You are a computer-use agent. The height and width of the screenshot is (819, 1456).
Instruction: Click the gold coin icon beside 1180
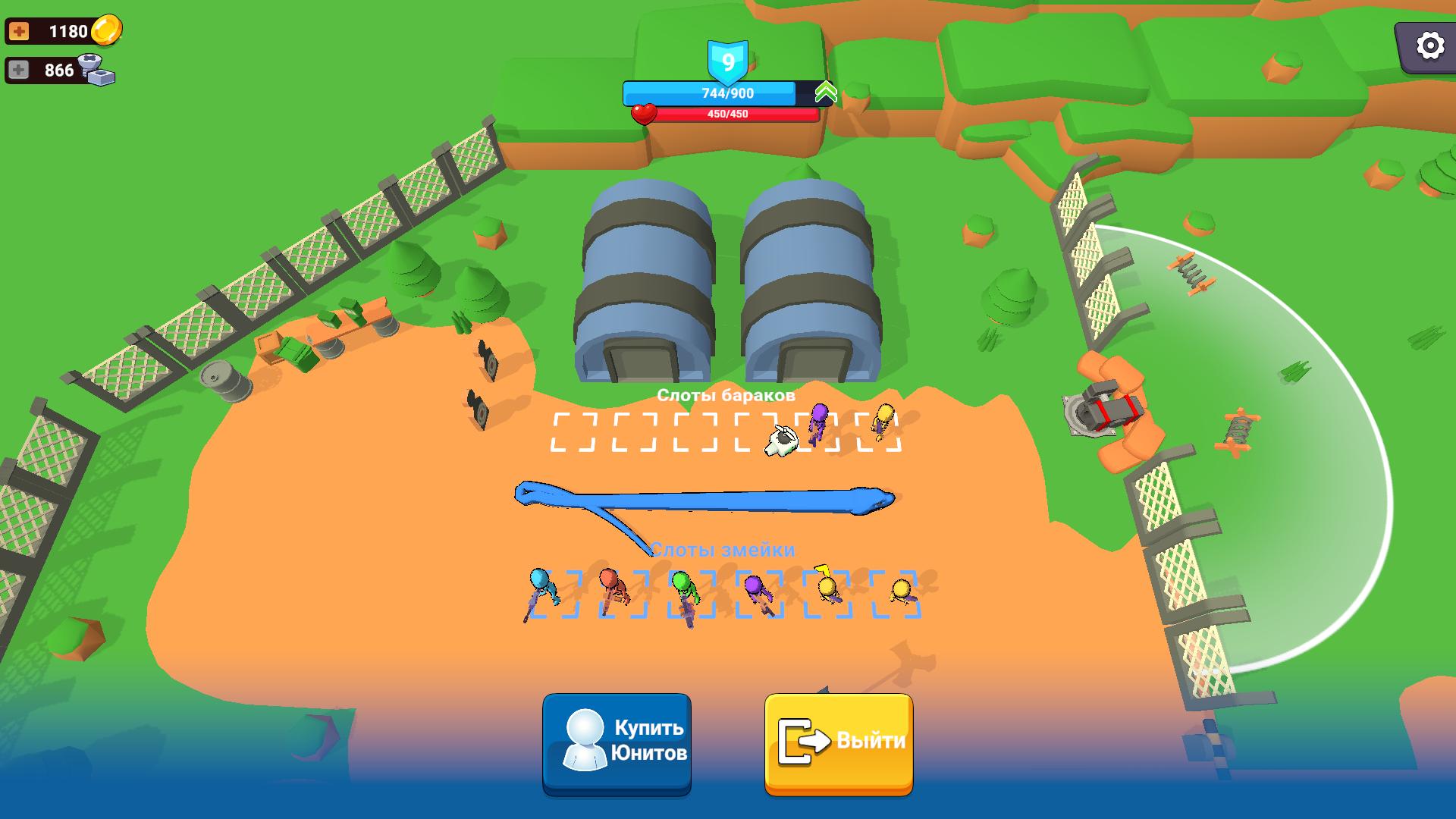[x=108, y=31]
